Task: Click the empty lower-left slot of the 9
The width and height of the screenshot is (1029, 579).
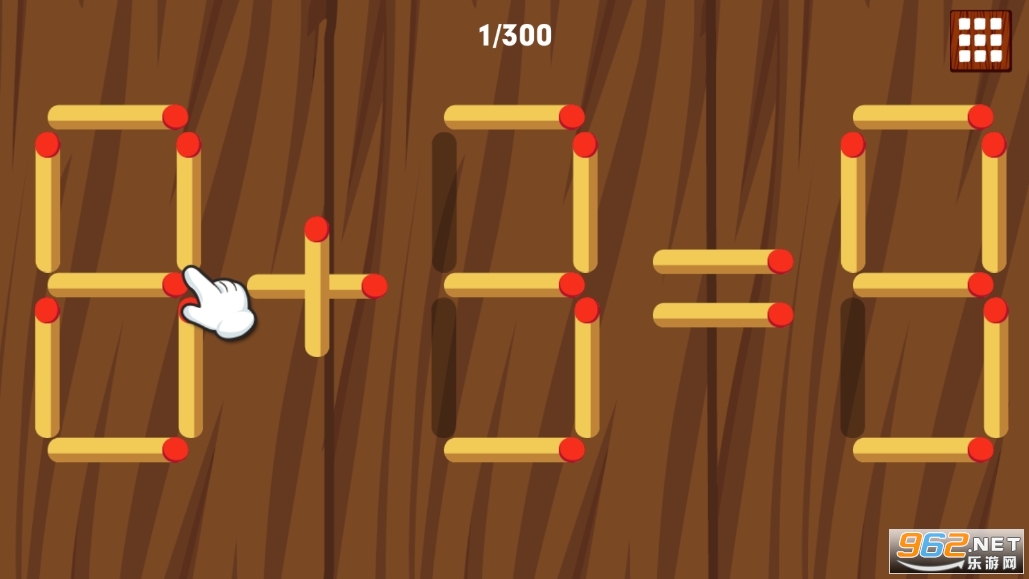Action: point(853,368)
